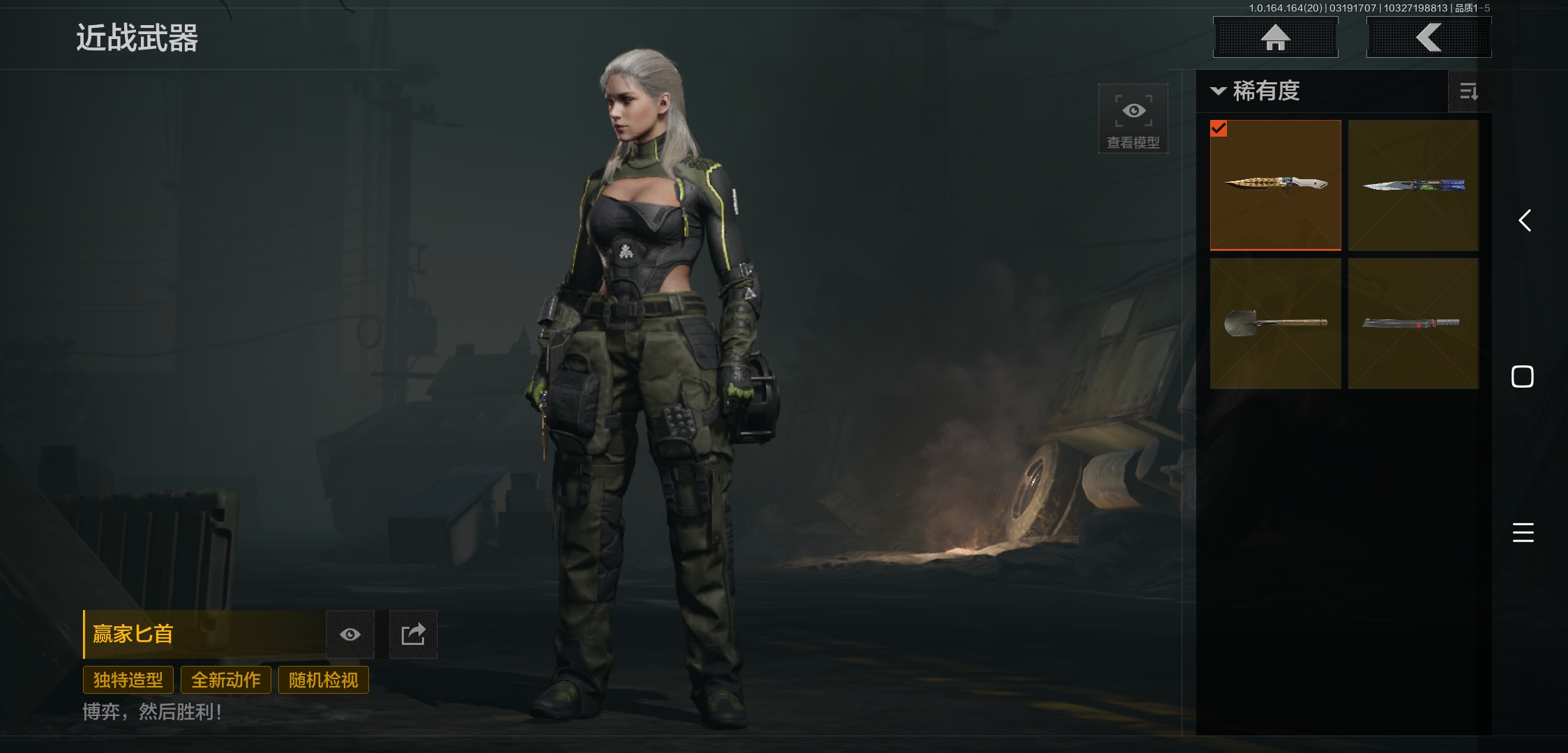Open 查看模型 model viewer
The width and height of the screenshot is (1568, 753).
click(x=1133, y=119)
